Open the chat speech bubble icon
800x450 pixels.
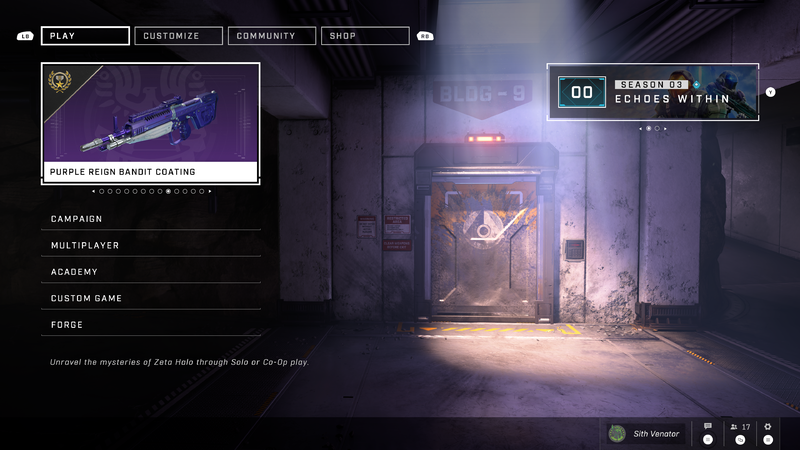coord(708,428)
